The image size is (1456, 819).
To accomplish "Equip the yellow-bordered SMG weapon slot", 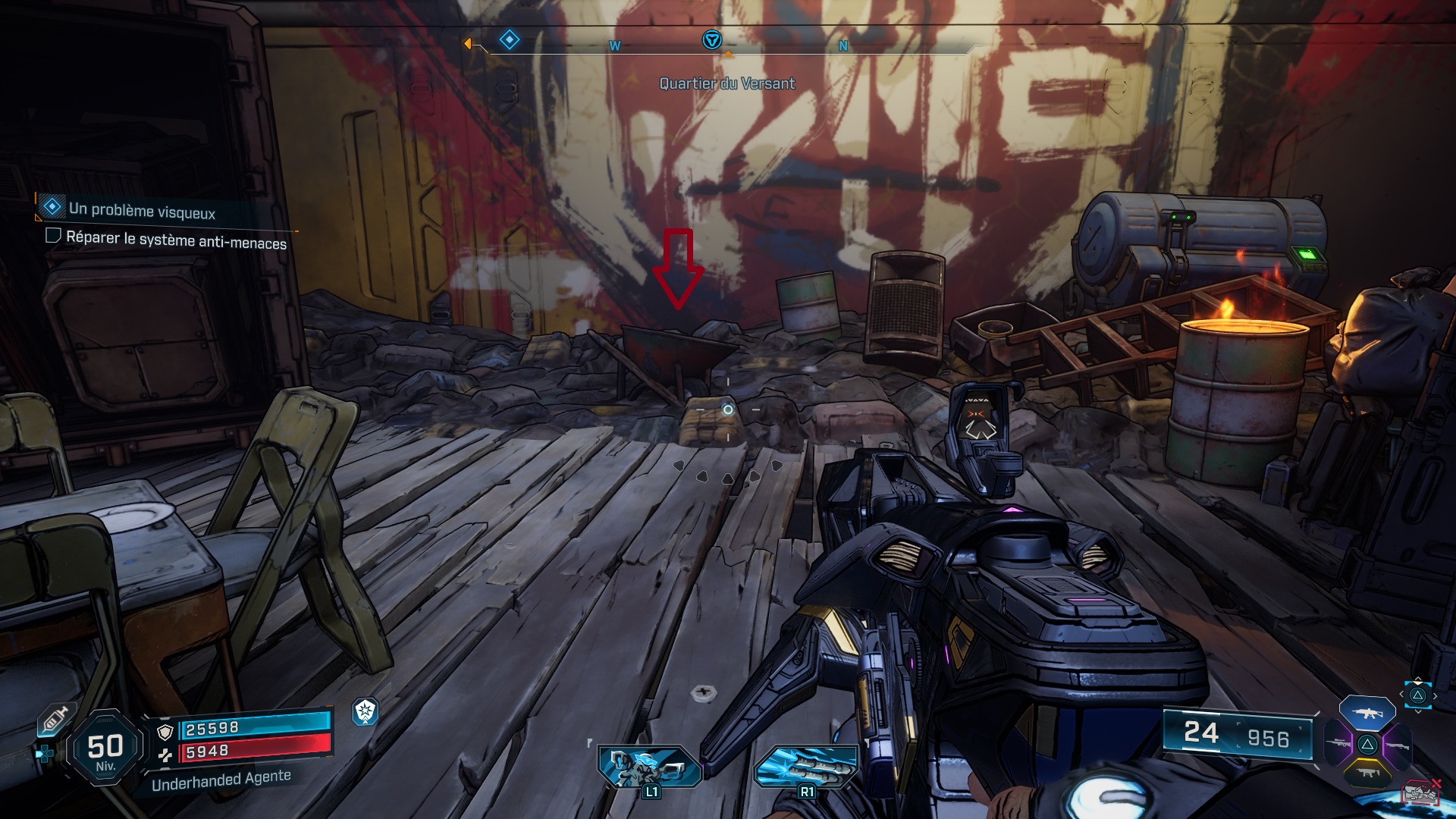I will pyautogui.click(x=1367, y=773).
